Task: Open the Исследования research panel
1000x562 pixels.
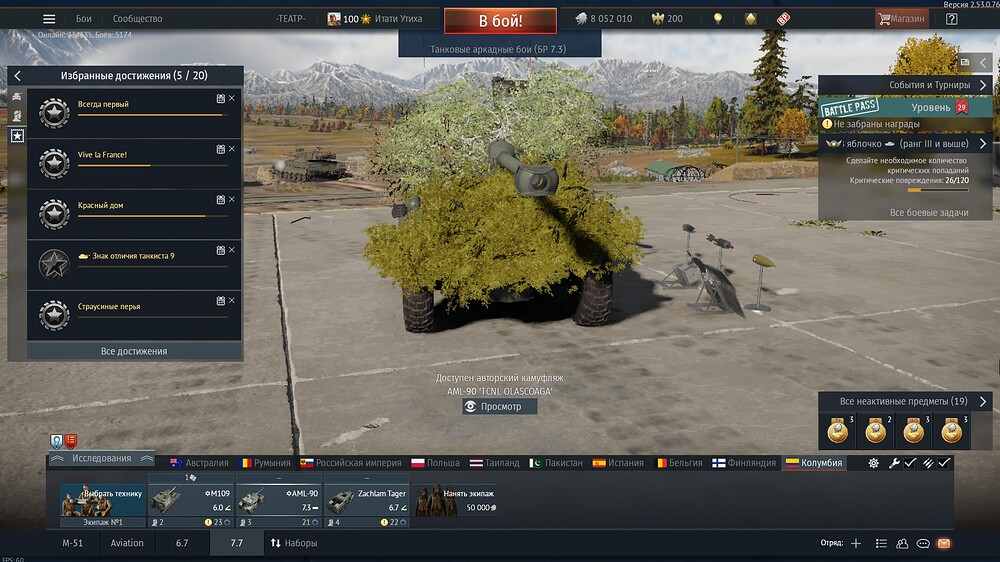Action: click(101, 458)
